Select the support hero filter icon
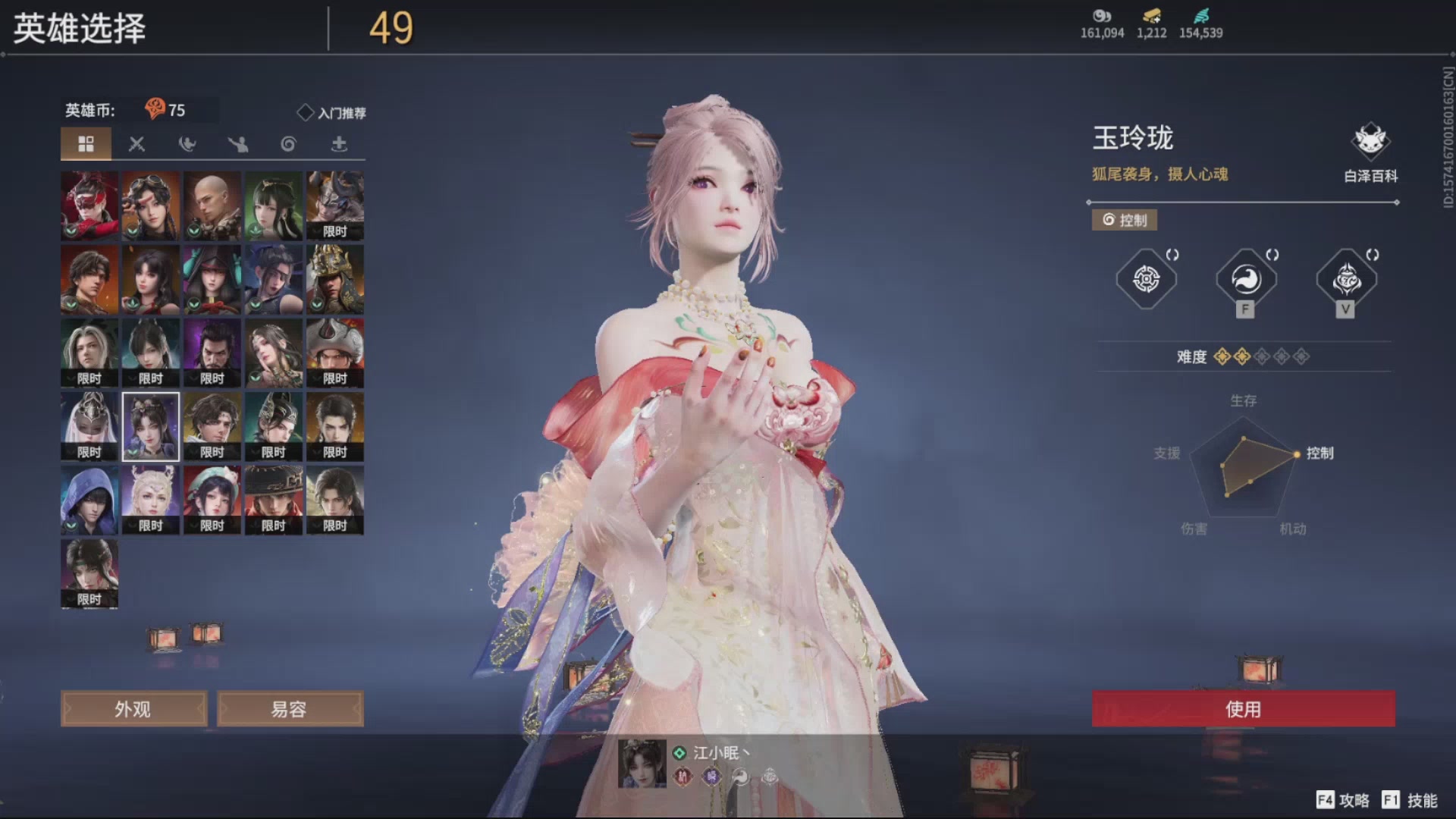Screen dimensions: 1456x819 pos(238,144)
